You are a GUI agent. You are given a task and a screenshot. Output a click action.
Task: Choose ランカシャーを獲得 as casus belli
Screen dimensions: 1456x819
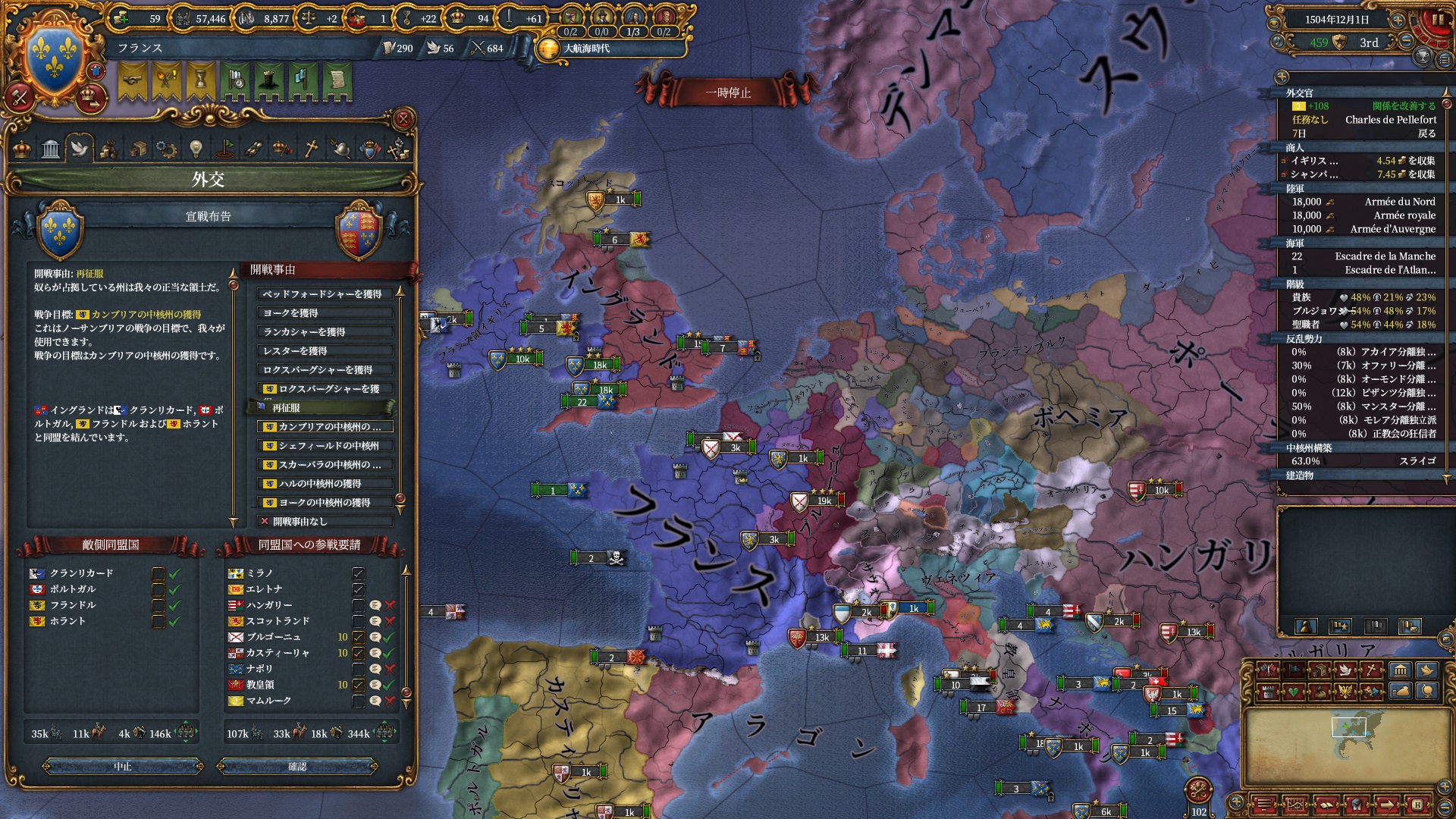point(325,332)
